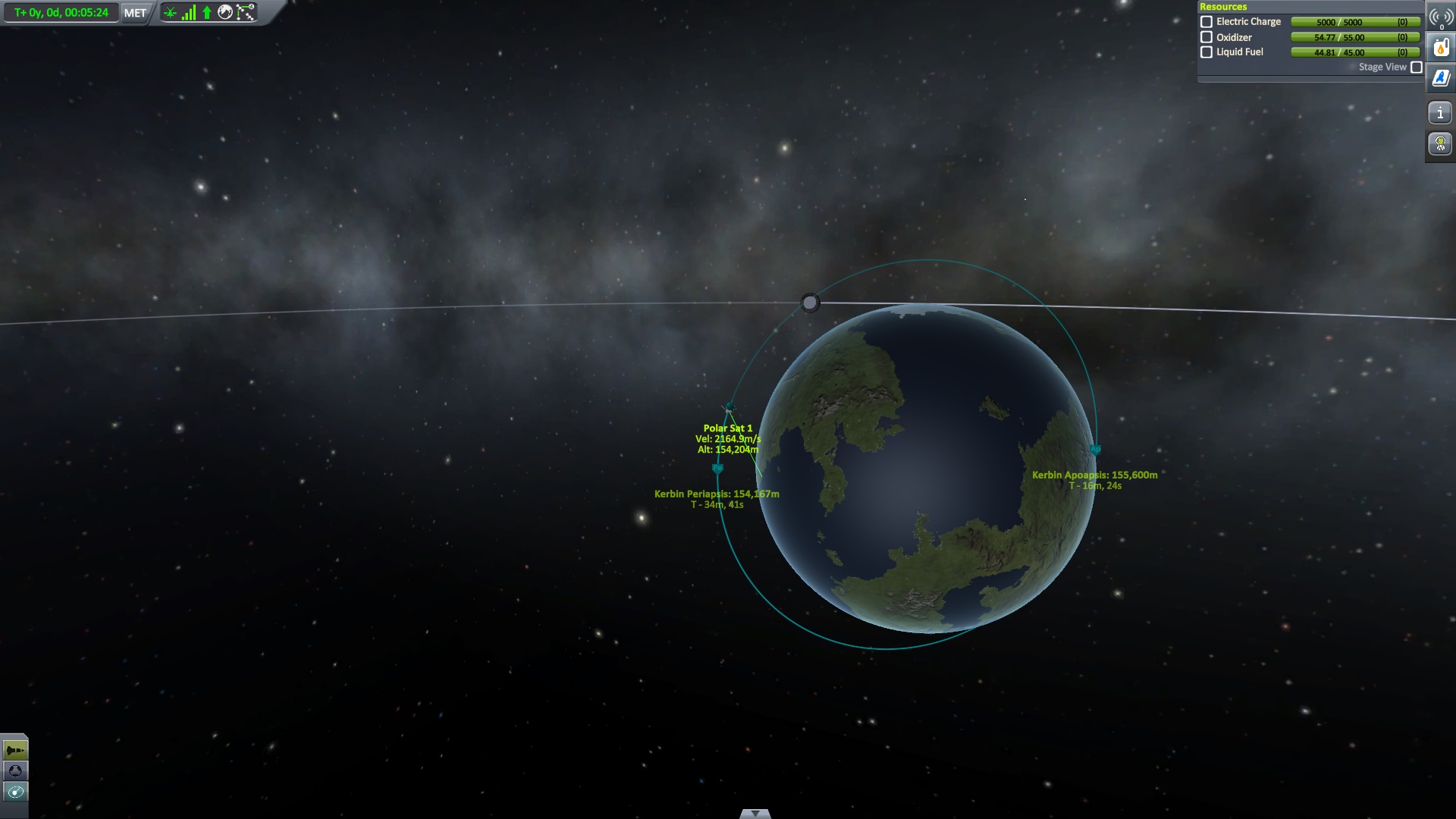Image resolution: width=1456 pixels, height=819 pixels.
Task: Open the CommNet signal toolbar button
Action: click(x=1441, y=18)
